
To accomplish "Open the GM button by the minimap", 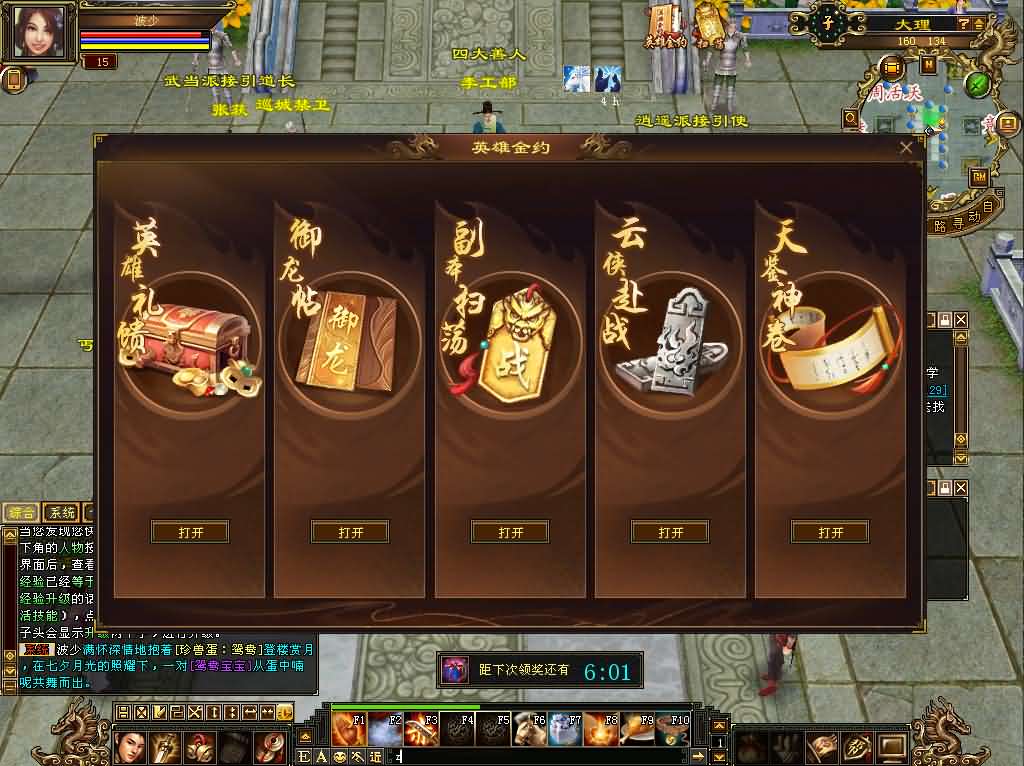I will (x=979, y=175).
